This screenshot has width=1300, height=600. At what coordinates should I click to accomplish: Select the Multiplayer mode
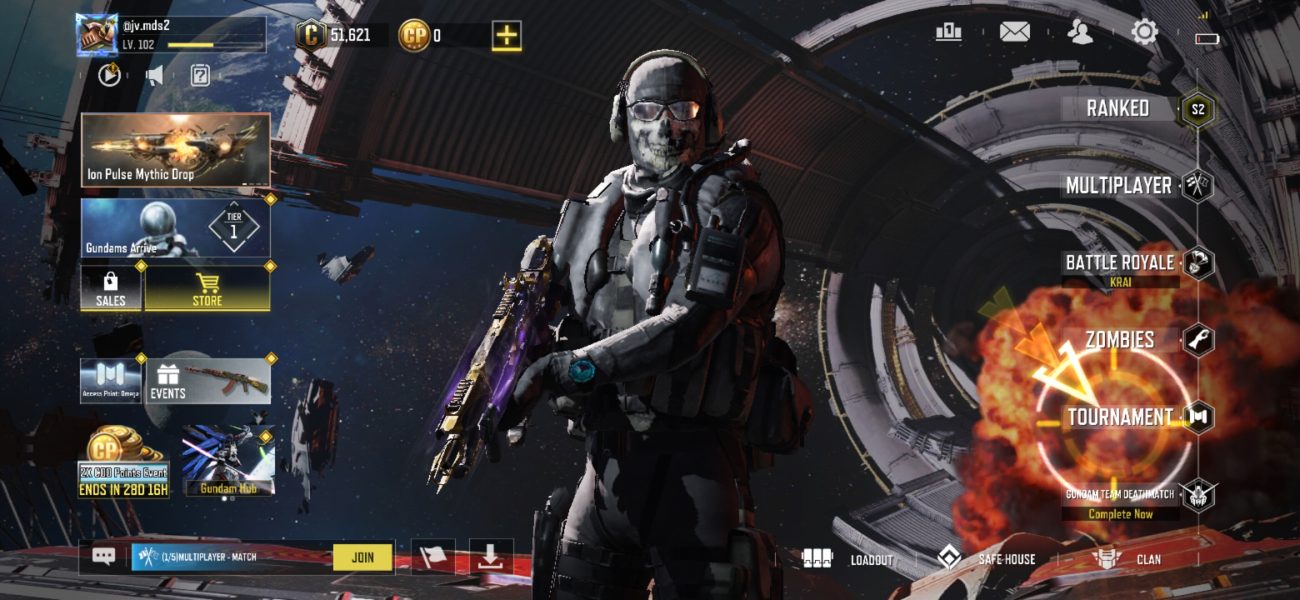pyautogui.click(x=1118, y=185)
